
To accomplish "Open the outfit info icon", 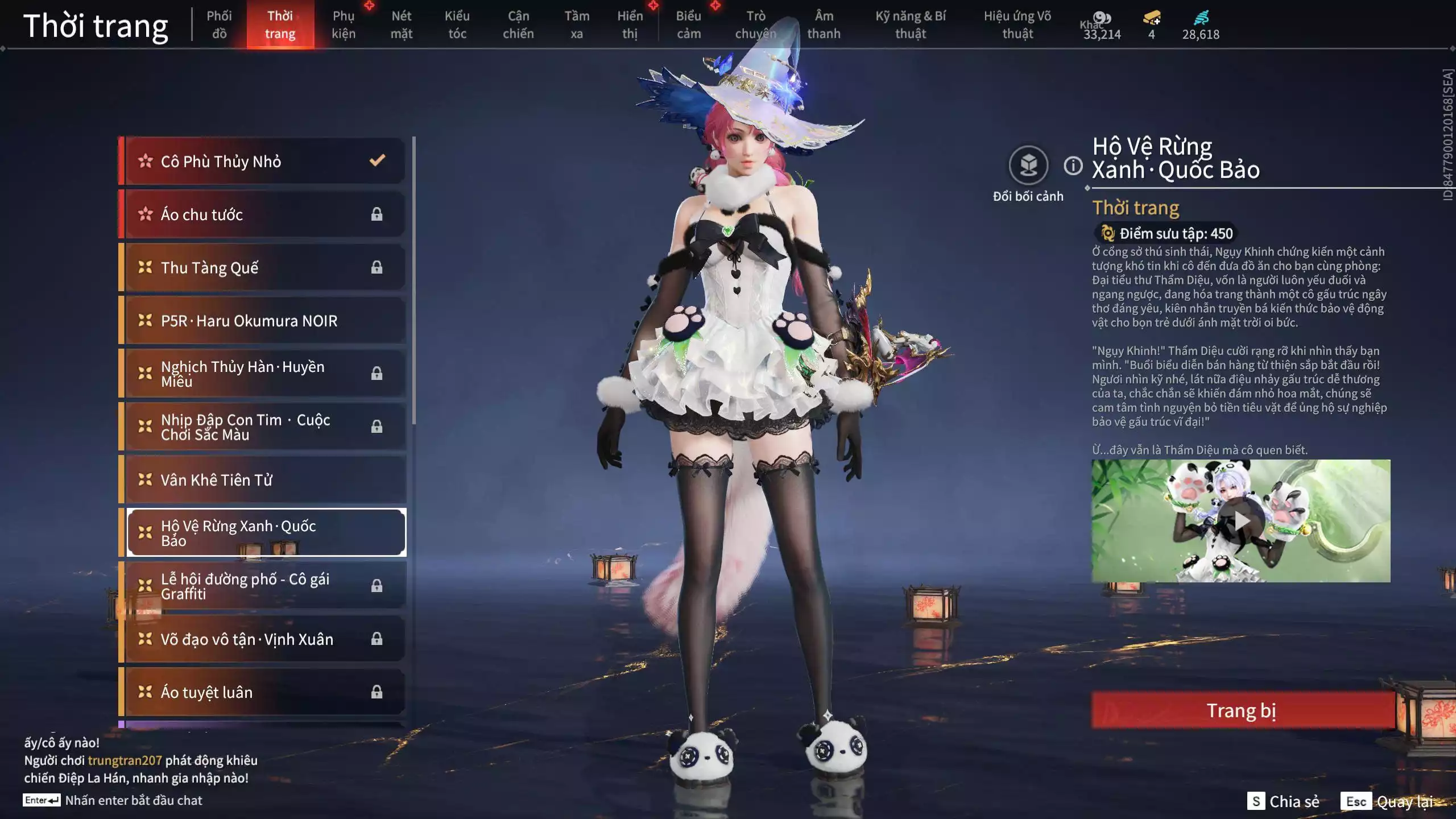I will click(1073, 166).
